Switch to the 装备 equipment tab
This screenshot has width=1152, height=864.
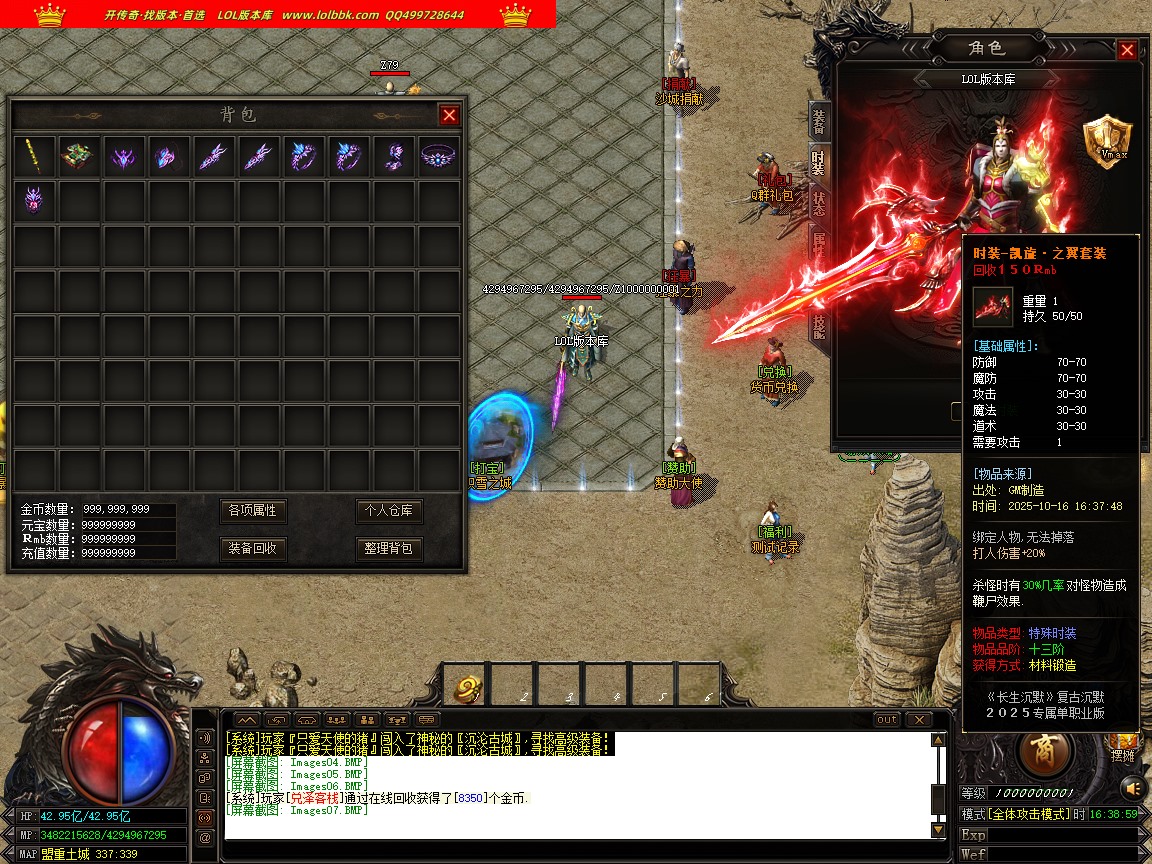[x=819, y=120]
